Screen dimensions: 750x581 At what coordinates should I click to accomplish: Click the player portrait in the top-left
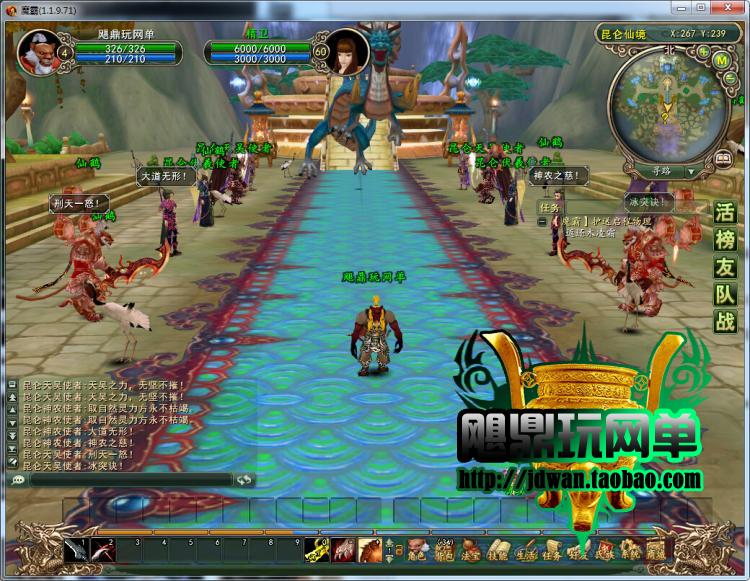click(37, 52)
